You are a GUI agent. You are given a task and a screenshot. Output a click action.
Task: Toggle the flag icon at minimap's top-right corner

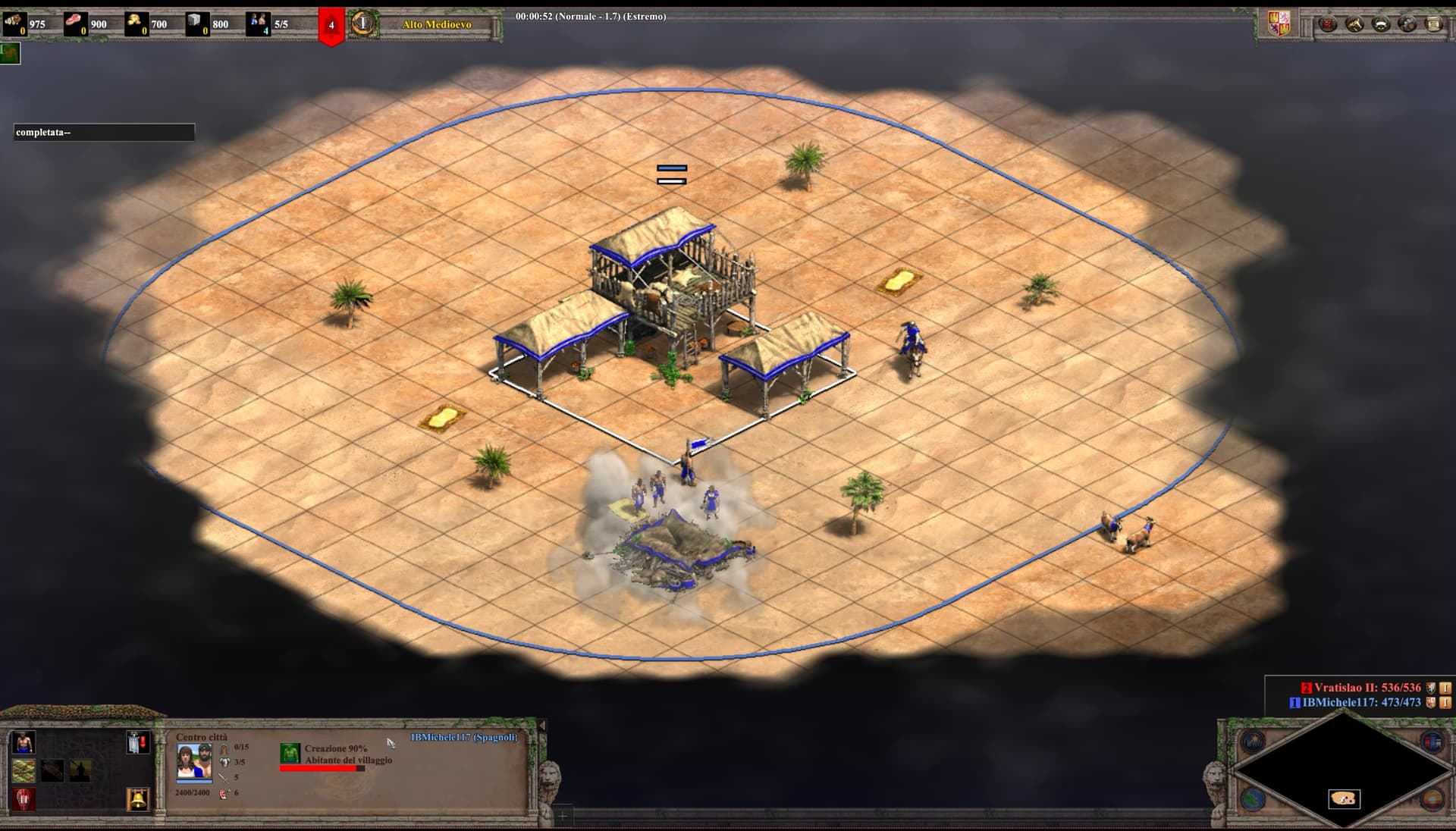tap(1432, 741)
